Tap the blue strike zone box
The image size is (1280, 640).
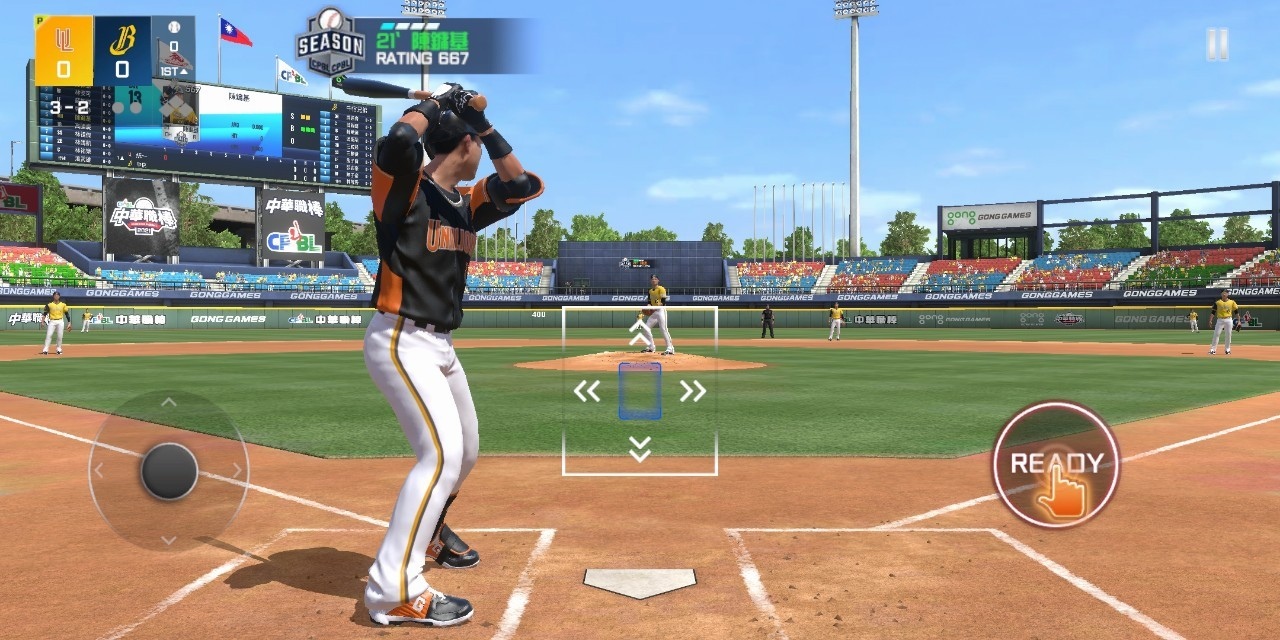click(640, 391)
